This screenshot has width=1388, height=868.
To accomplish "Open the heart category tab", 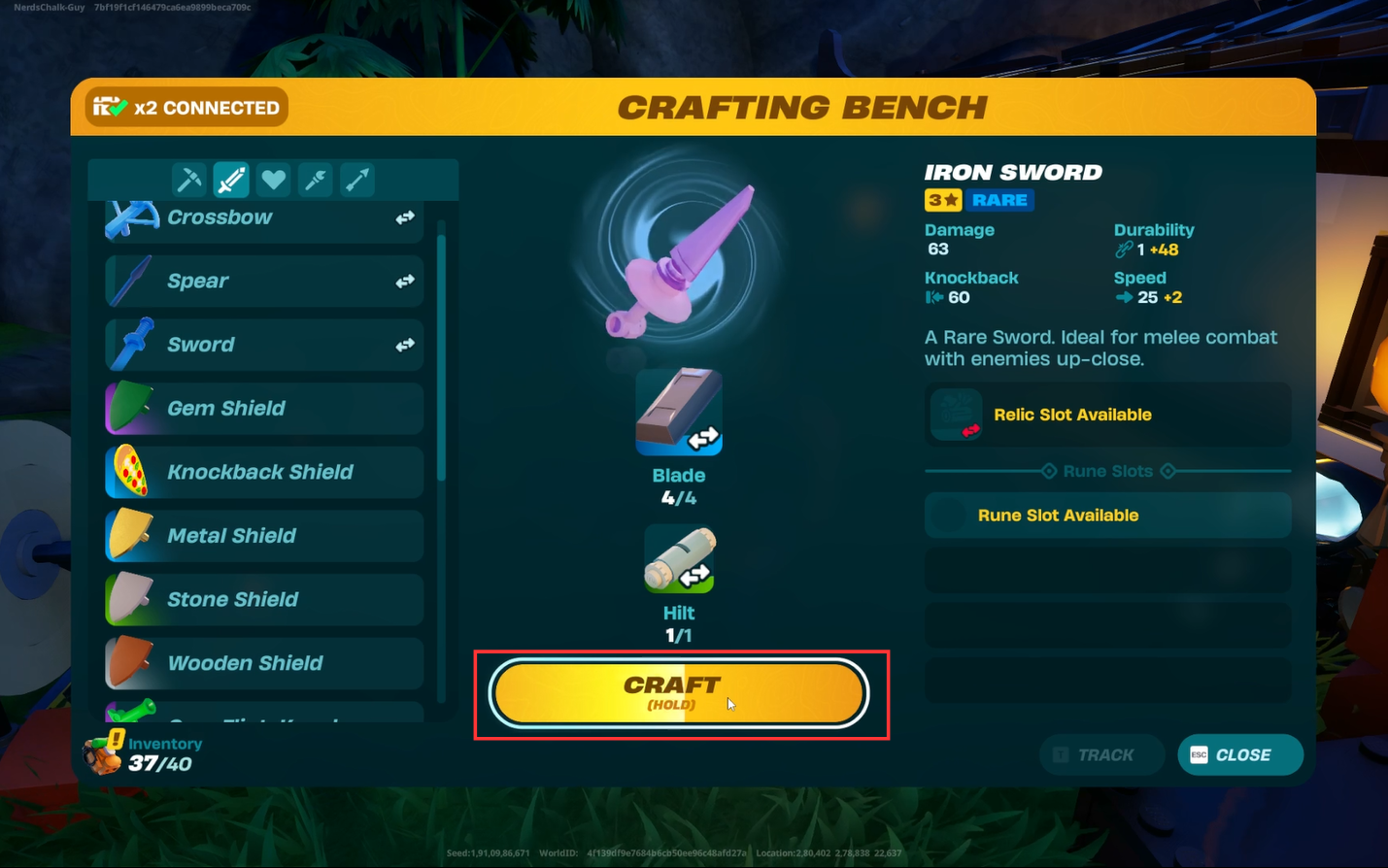I will coord(274,180).
